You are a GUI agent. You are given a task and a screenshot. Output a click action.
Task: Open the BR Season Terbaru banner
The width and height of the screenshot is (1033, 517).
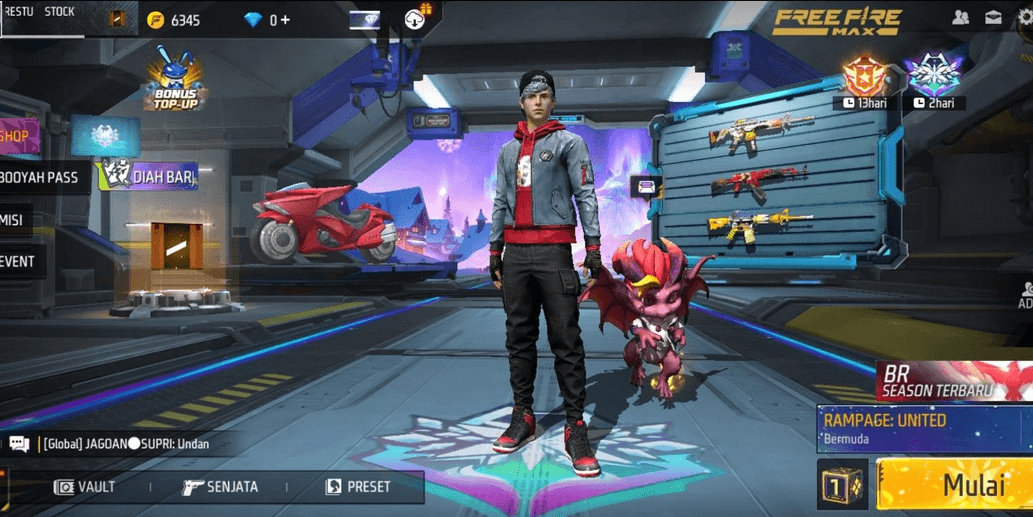click(953, 381)
